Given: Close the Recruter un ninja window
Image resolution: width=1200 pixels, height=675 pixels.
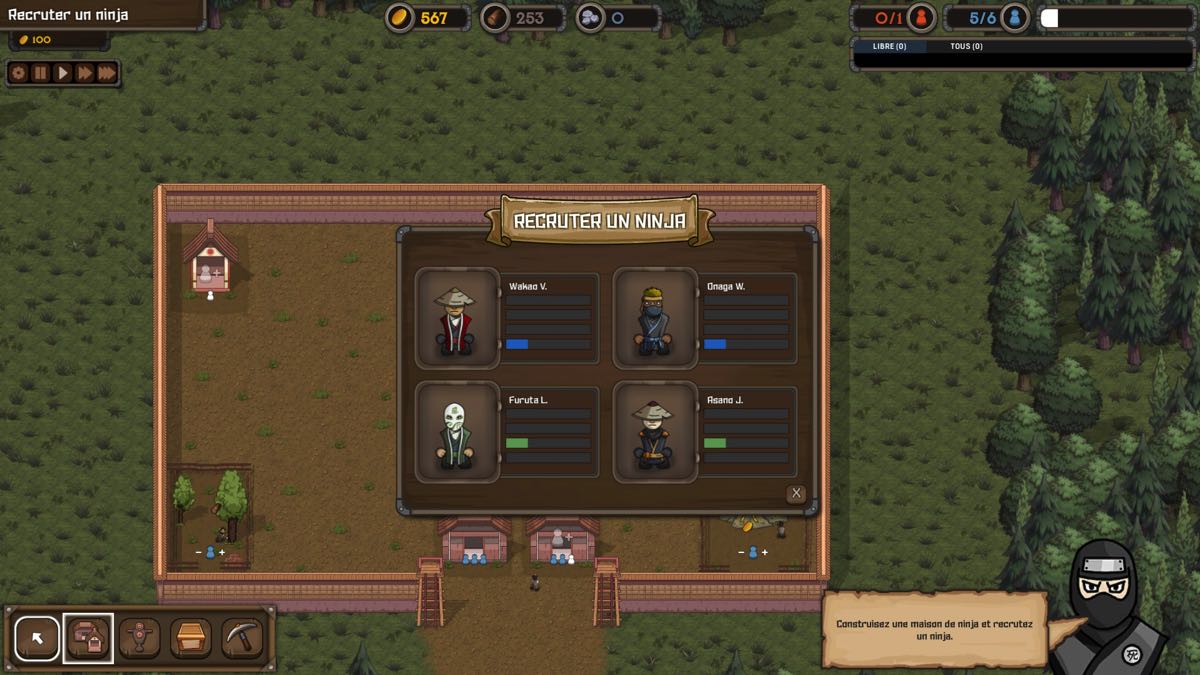Looking at the screenshot, I should (x=796, y=493).
